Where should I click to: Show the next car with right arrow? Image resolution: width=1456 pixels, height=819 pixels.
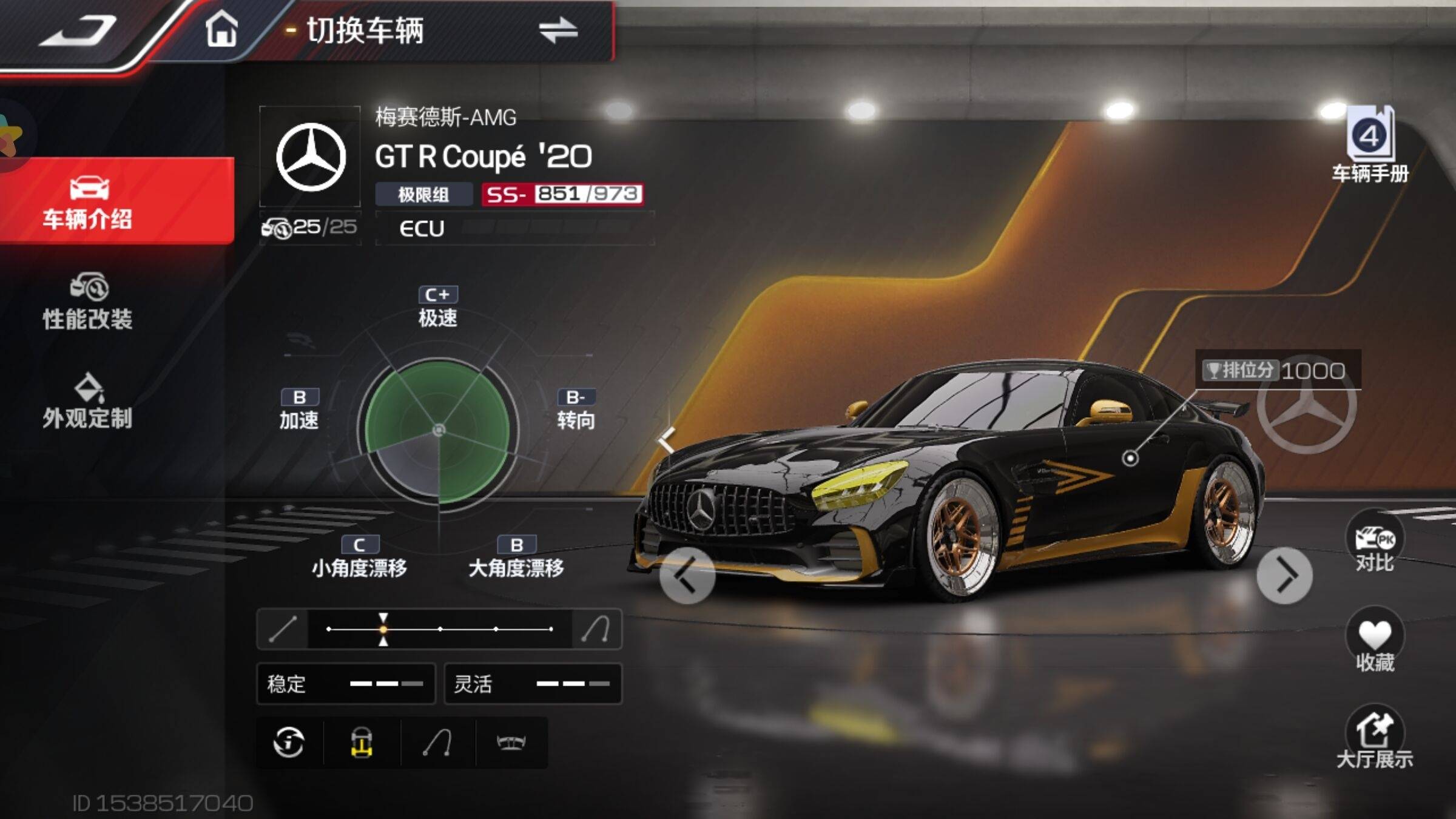tap(1284, 575)
